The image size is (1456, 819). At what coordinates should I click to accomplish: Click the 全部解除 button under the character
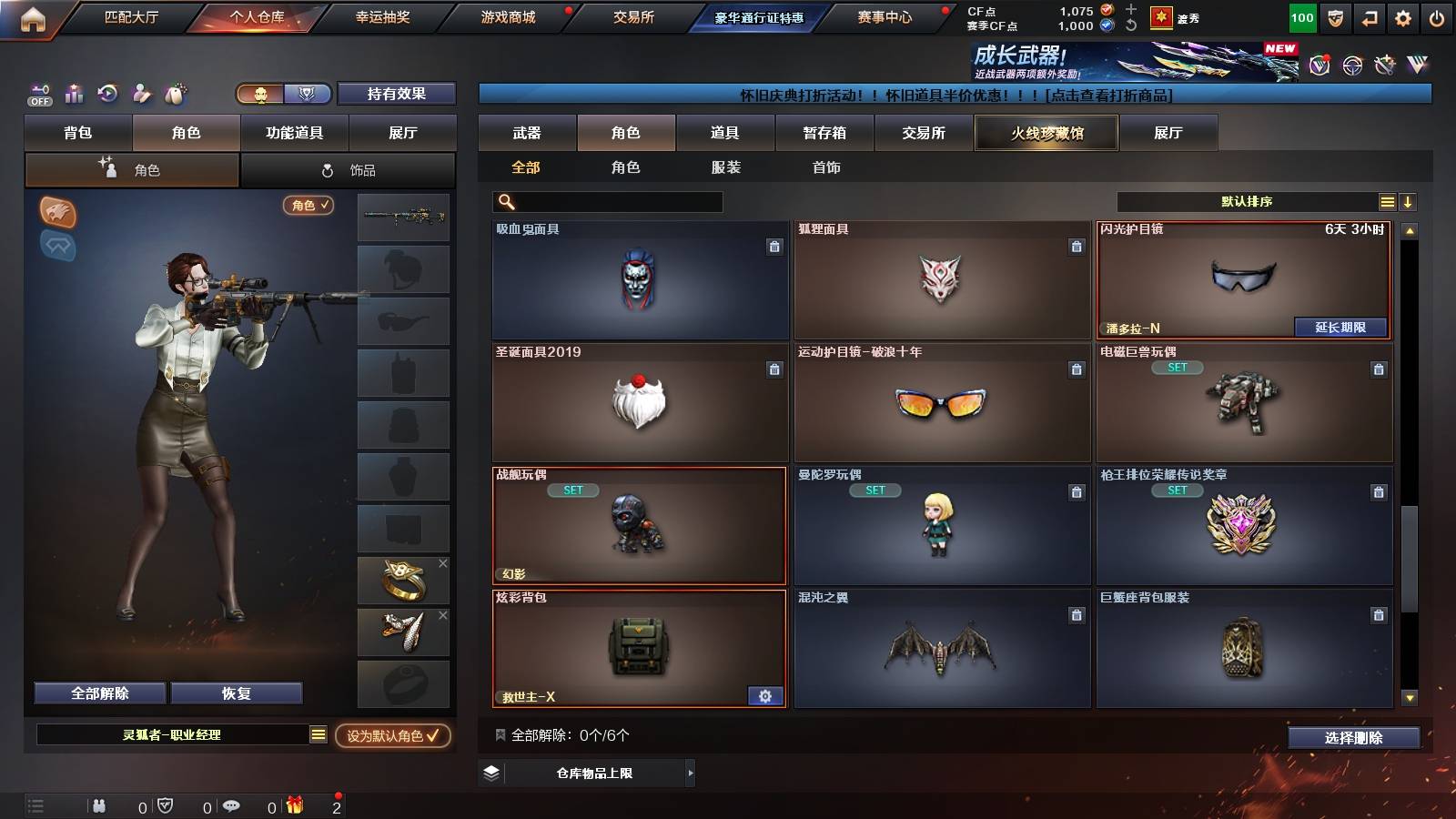click(98, 693)
